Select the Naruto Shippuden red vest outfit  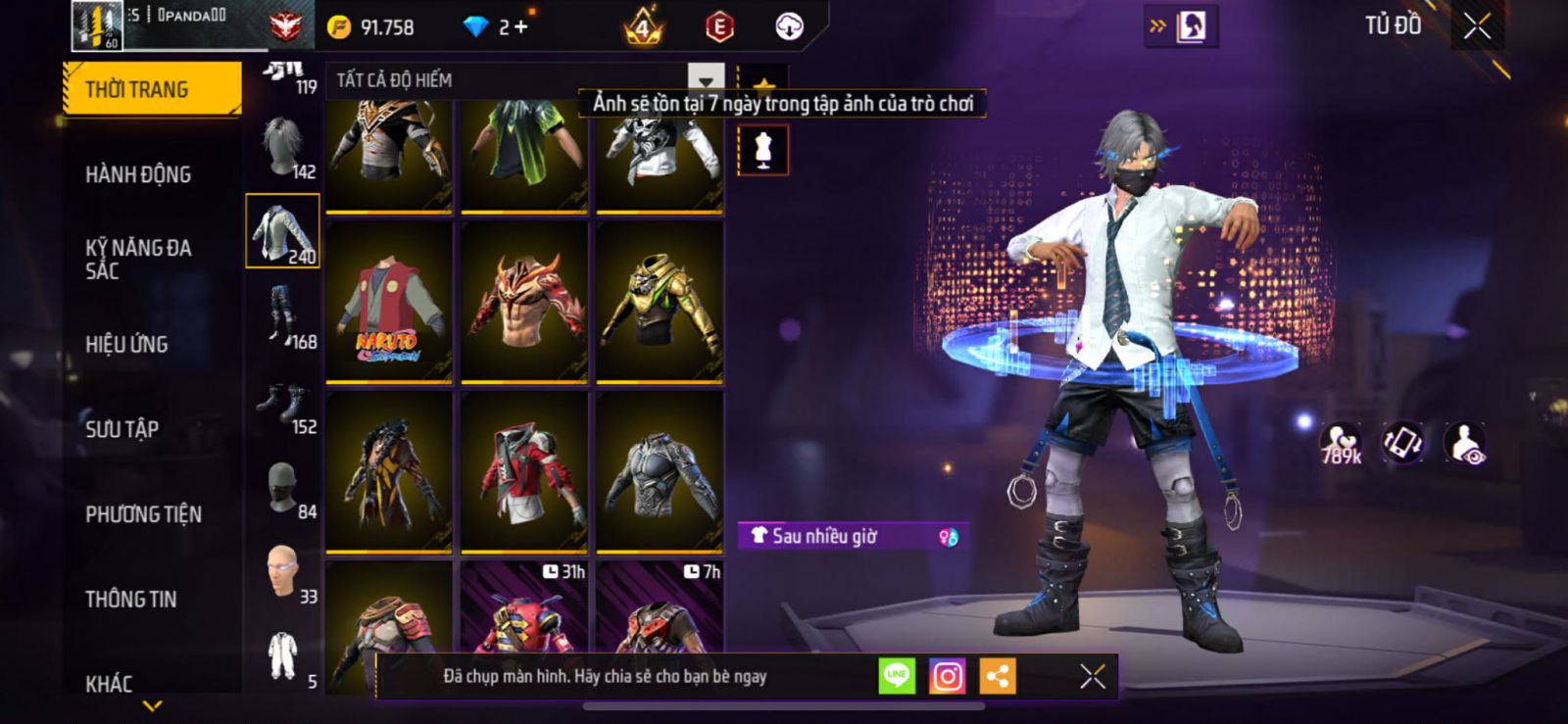pyautogui.click(x=389, y=301)
